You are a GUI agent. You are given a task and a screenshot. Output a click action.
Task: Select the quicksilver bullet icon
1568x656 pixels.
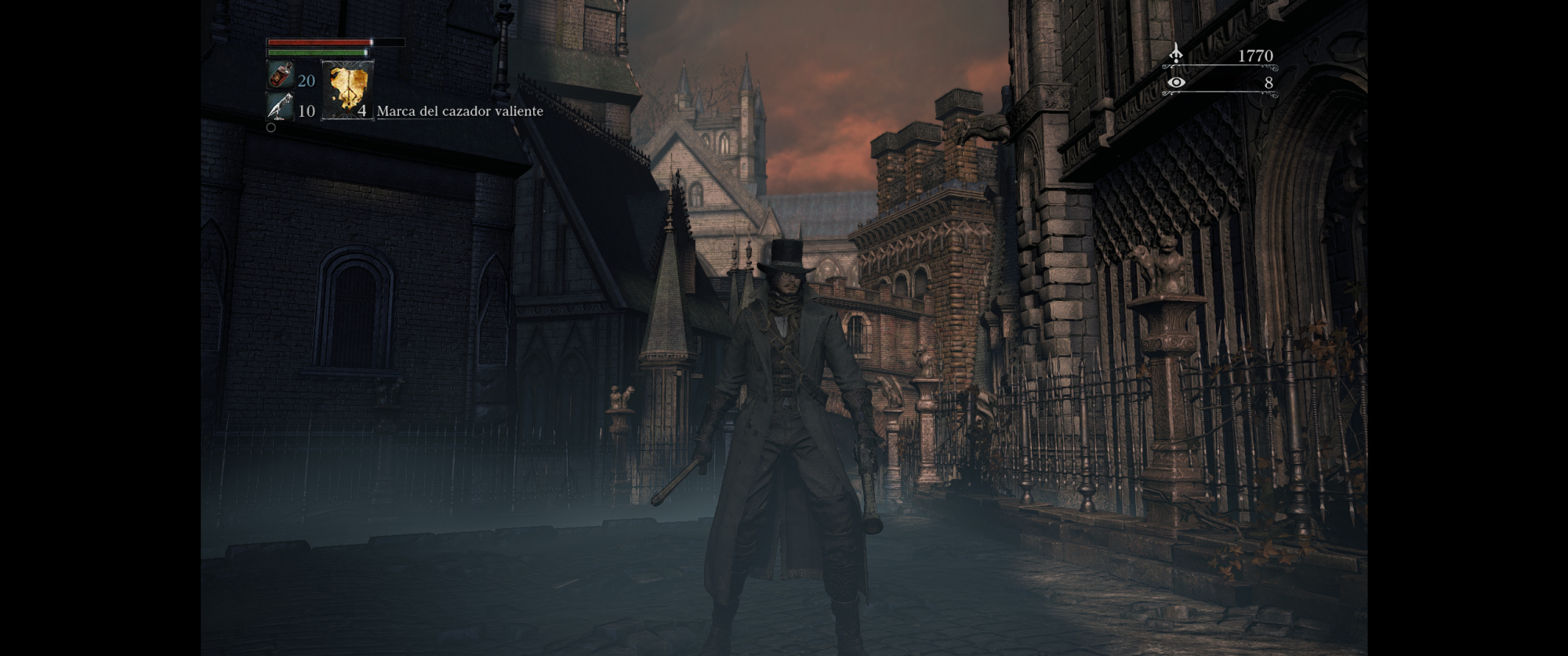[x=280, y=107]
